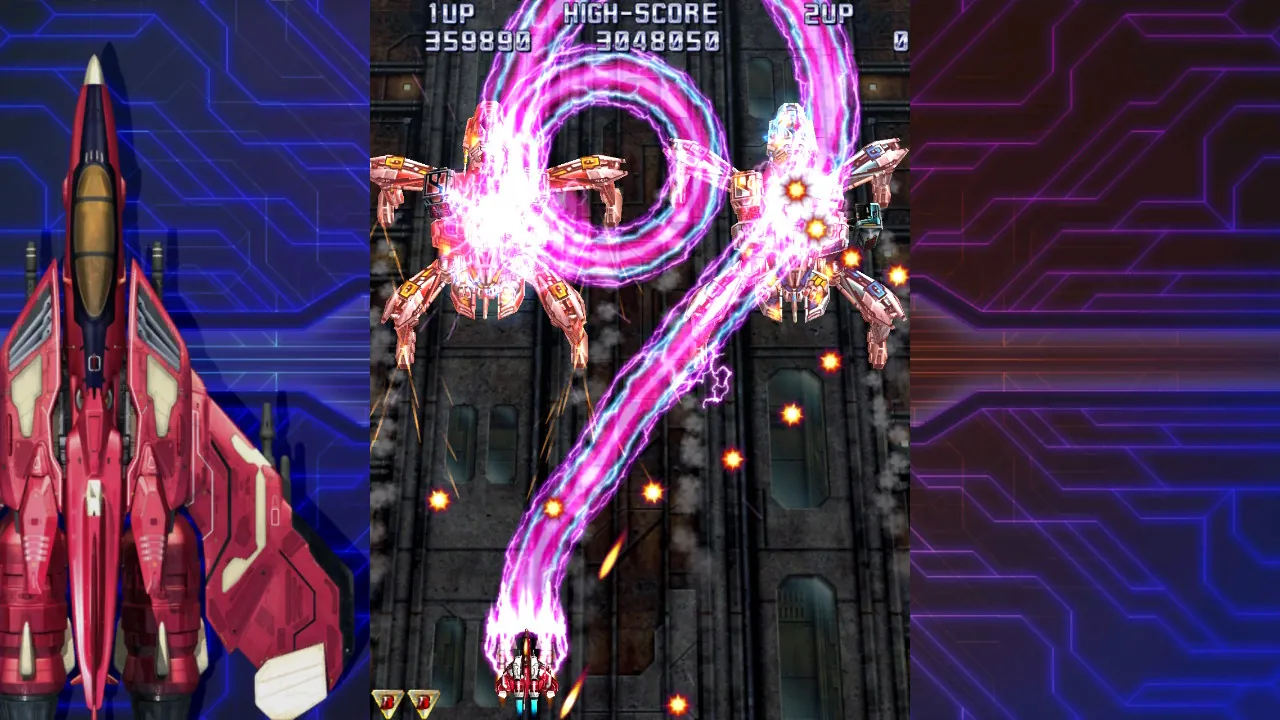Viewport: 1280px width, 720px height.
Task: Click the high score value 3048050
Action: [660, 40]
